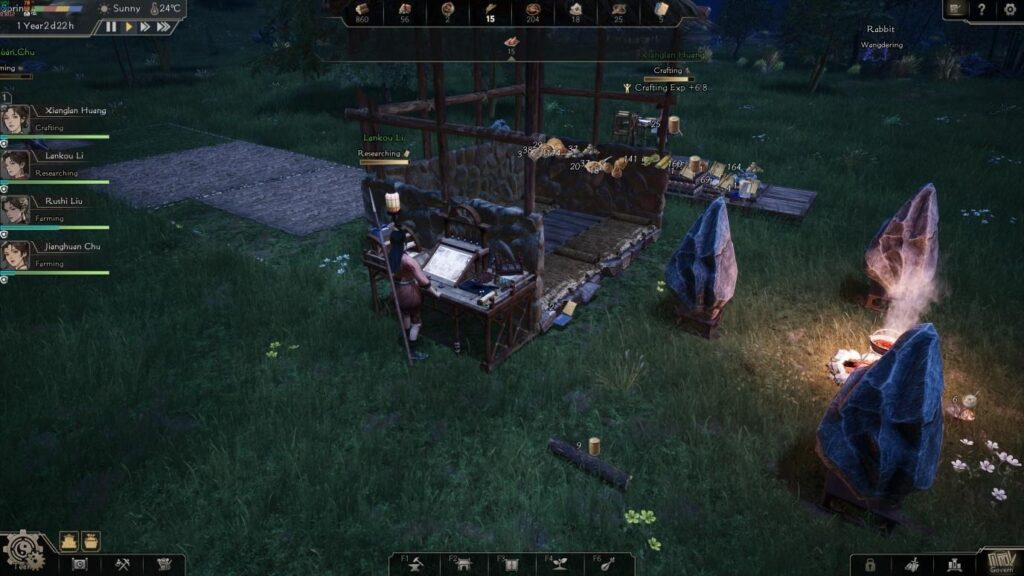The height and width of the screenshot is (576, 1024).
Task: Pause the game time
Action: [x=111, y=27]
